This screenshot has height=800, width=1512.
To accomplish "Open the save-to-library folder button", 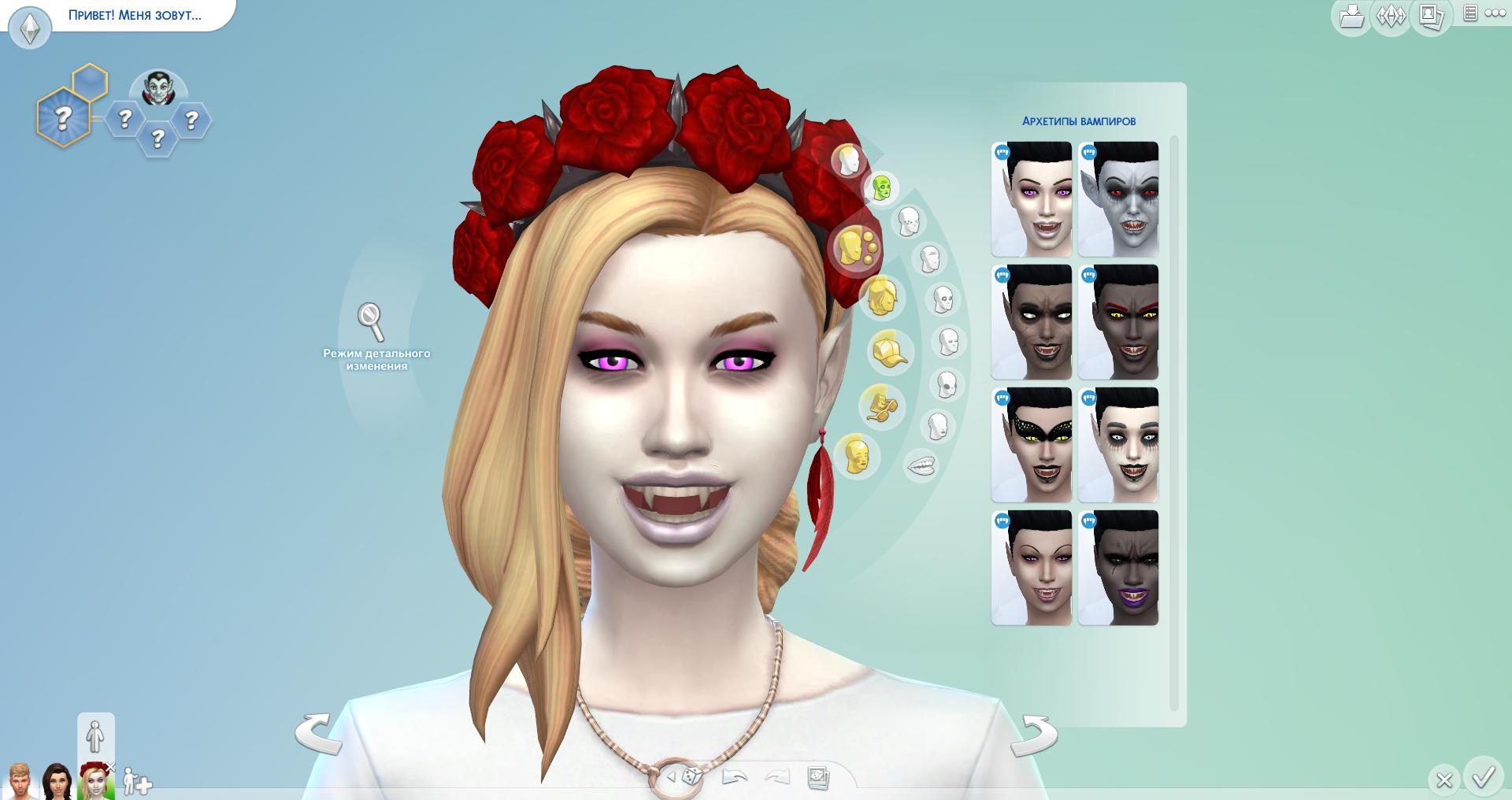I will (x=1351, y=17).
